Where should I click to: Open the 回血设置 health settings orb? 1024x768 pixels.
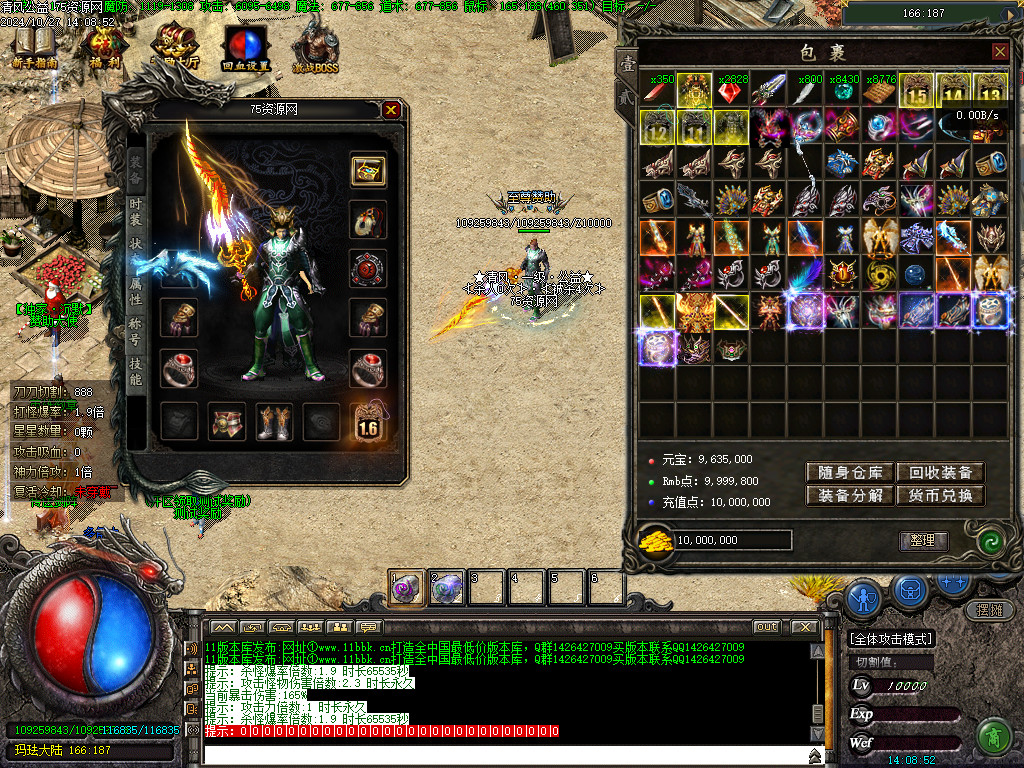pos(245,46)
